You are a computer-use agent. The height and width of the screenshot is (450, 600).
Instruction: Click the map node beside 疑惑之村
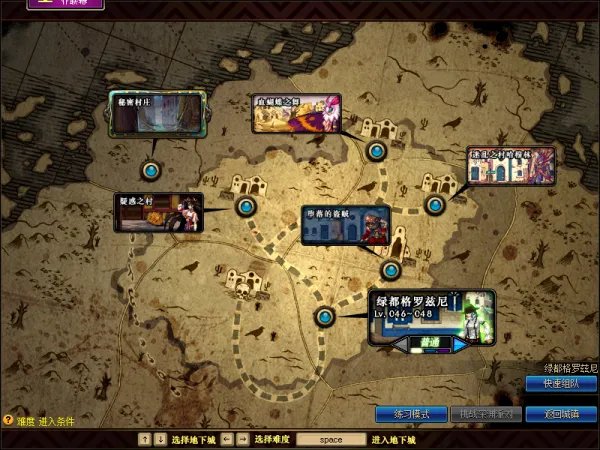[x=246, y=207]
